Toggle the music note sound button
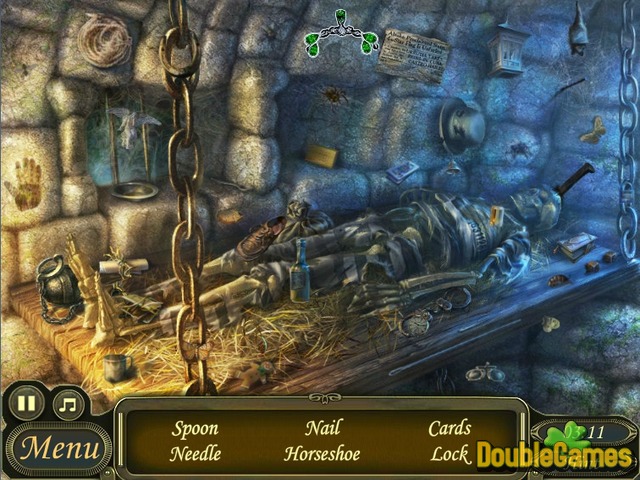This screenshot has height=480, width=640. coord(68,406)
